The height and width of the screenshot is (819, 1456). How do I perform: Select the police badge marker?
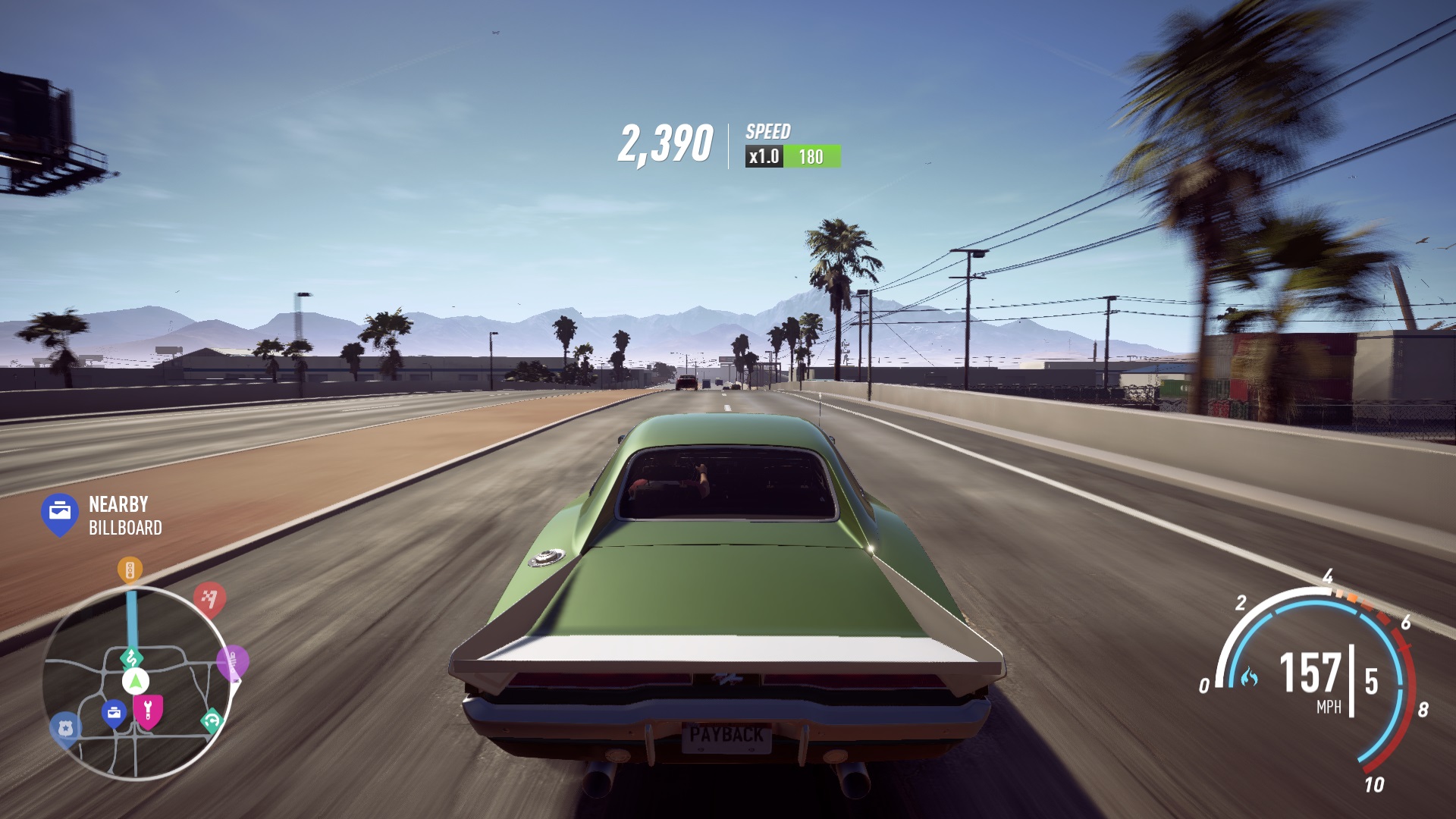coord(65,729)
